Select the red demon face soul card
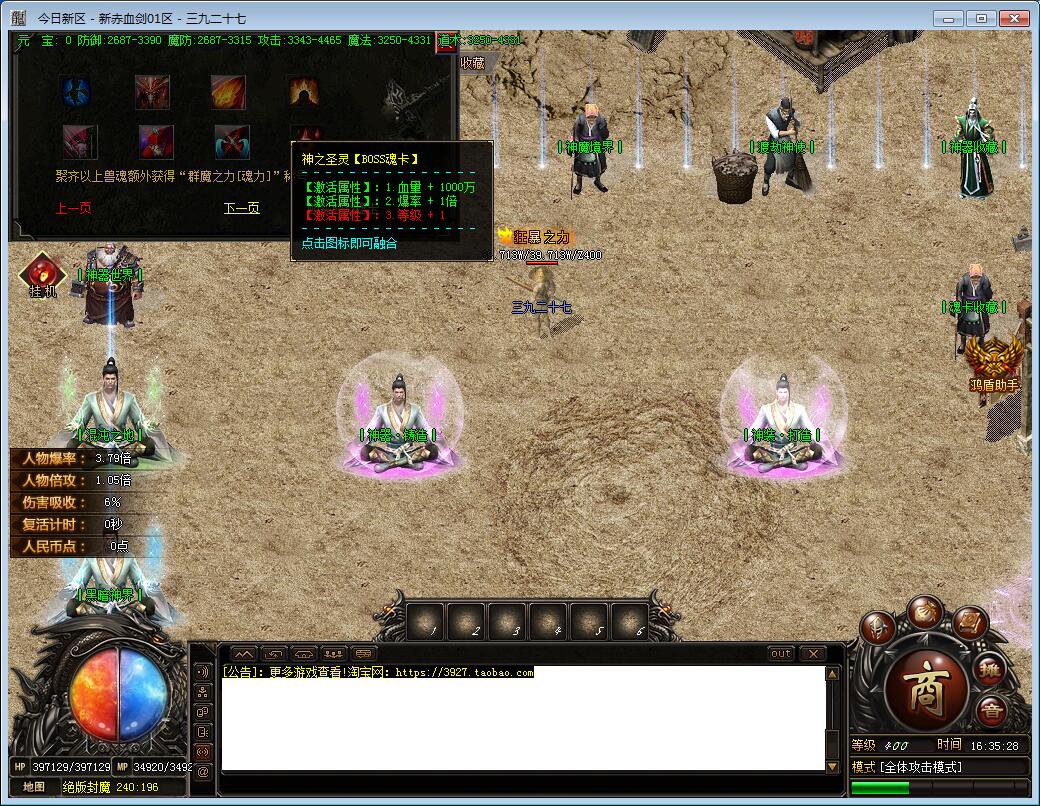Screen dimensions: 1040x806 pyautogui.click(x=153, y=93)
